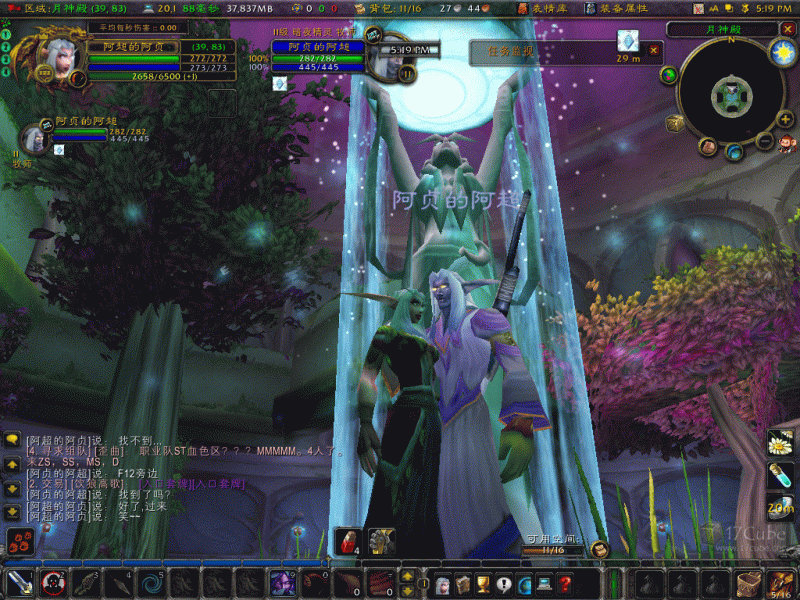Open the 表情库 emote library
Screen dimensions: 800x600
(x=545, y=8)
